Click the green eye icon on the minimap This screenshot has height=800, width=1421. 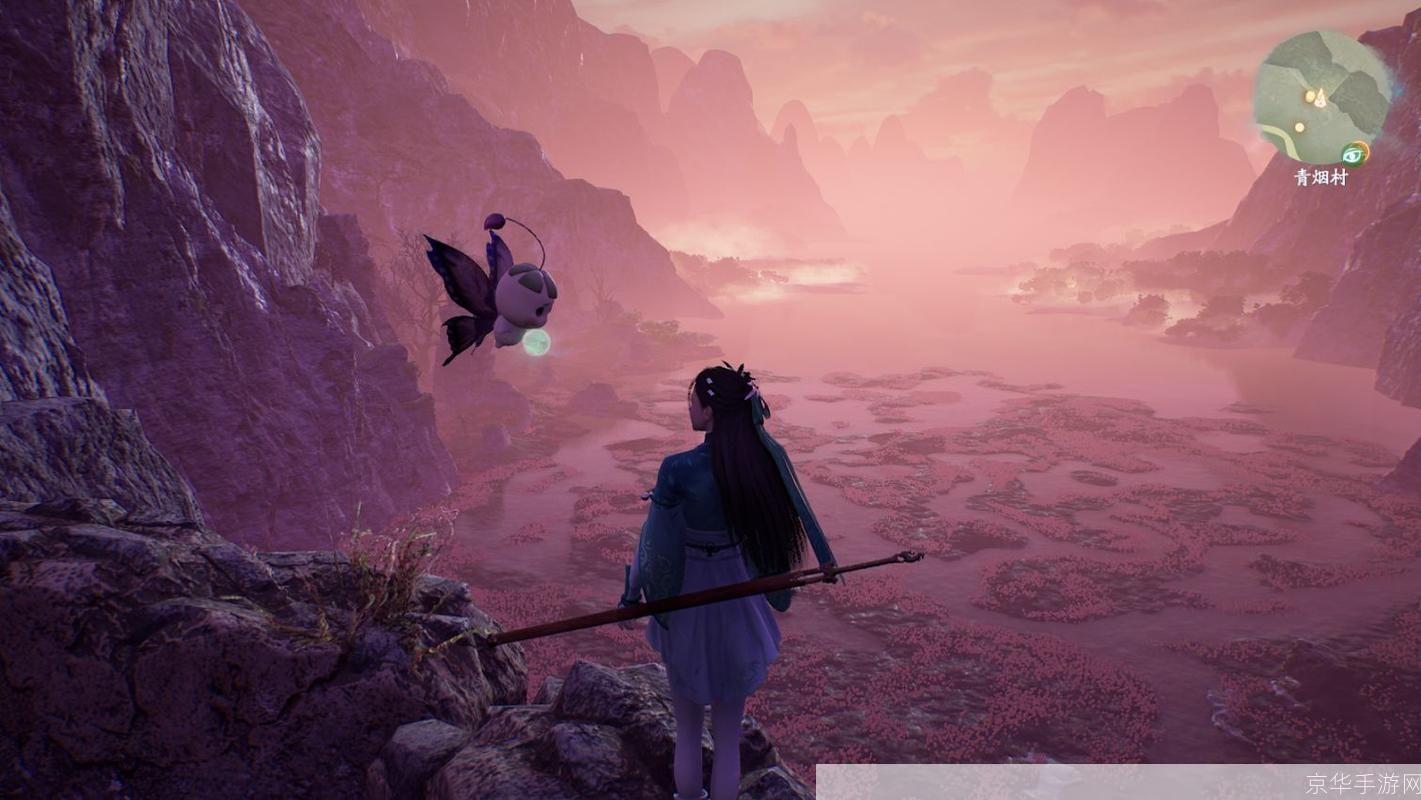click(x=1355, y=154)
